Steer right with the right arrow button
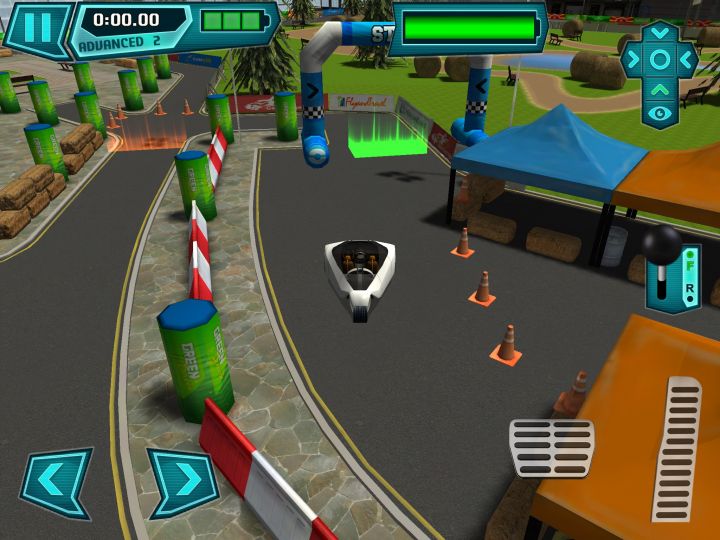This screenshot has width=720, height=540. [x=182, y=483]
